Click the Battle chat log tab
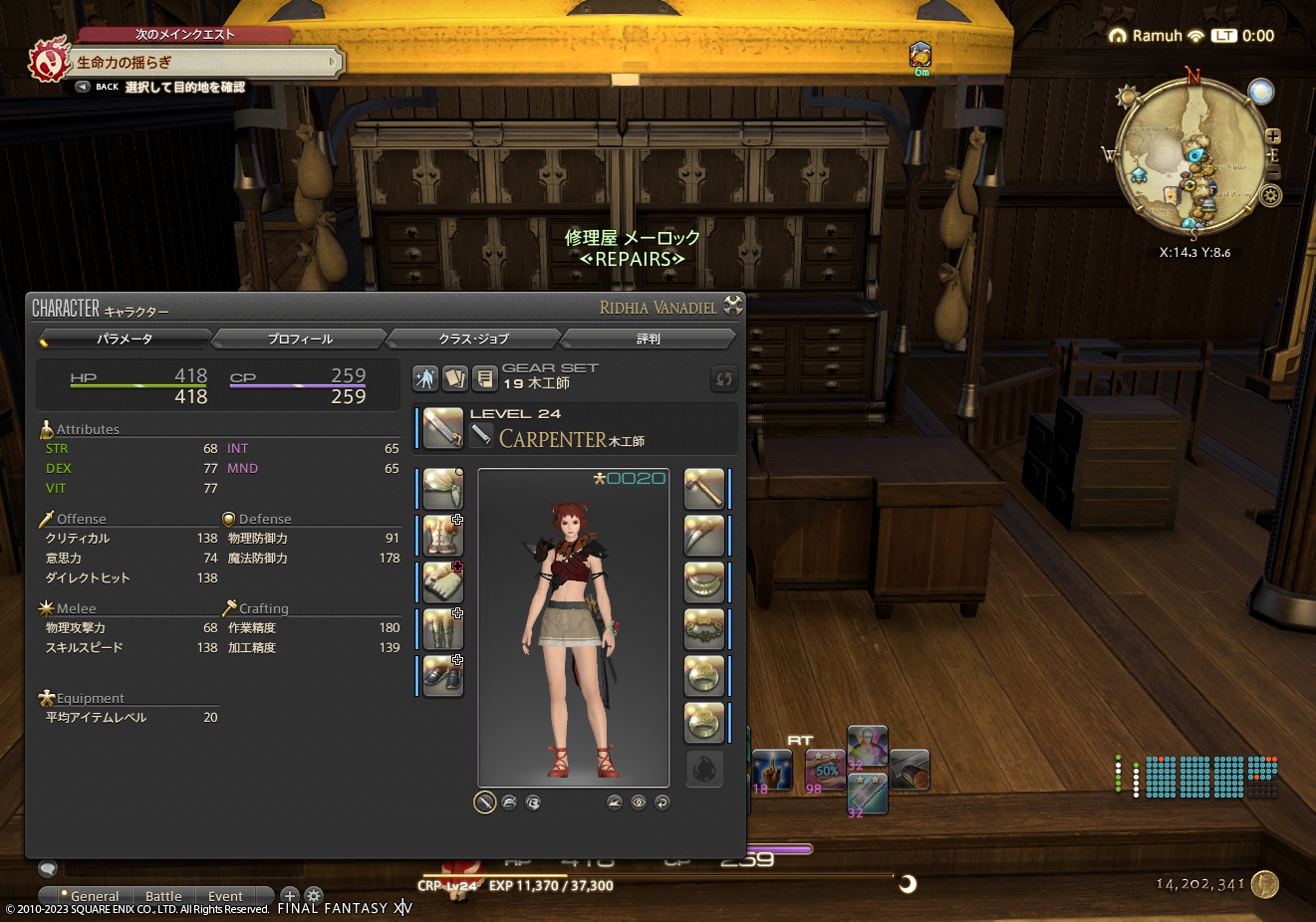This screenshot has height=922, width=1316. pyautogui.click(x=163, y=896)
